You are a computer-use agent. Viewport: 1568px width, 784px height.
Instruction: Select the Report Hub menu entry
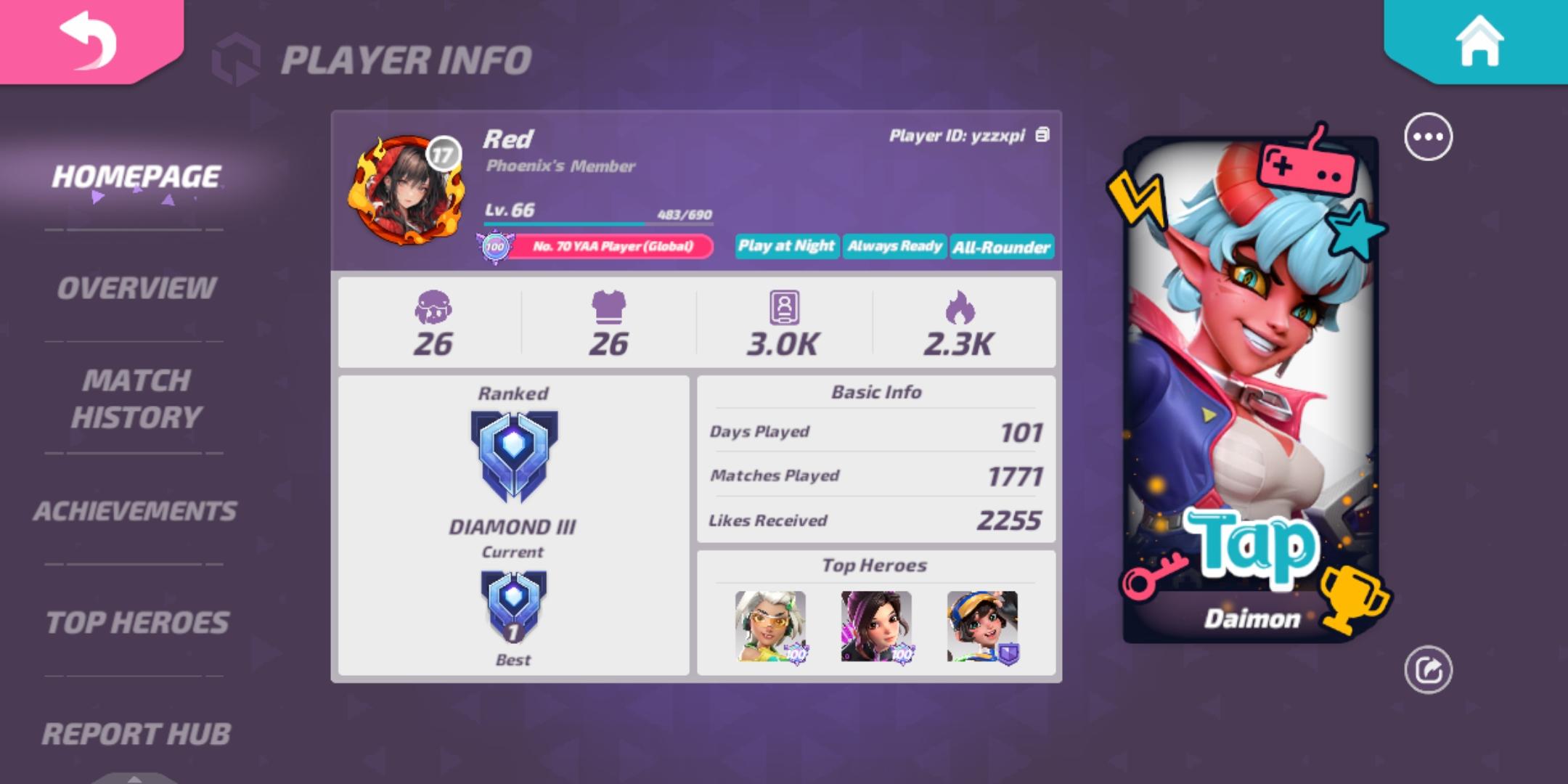(135, 735)
